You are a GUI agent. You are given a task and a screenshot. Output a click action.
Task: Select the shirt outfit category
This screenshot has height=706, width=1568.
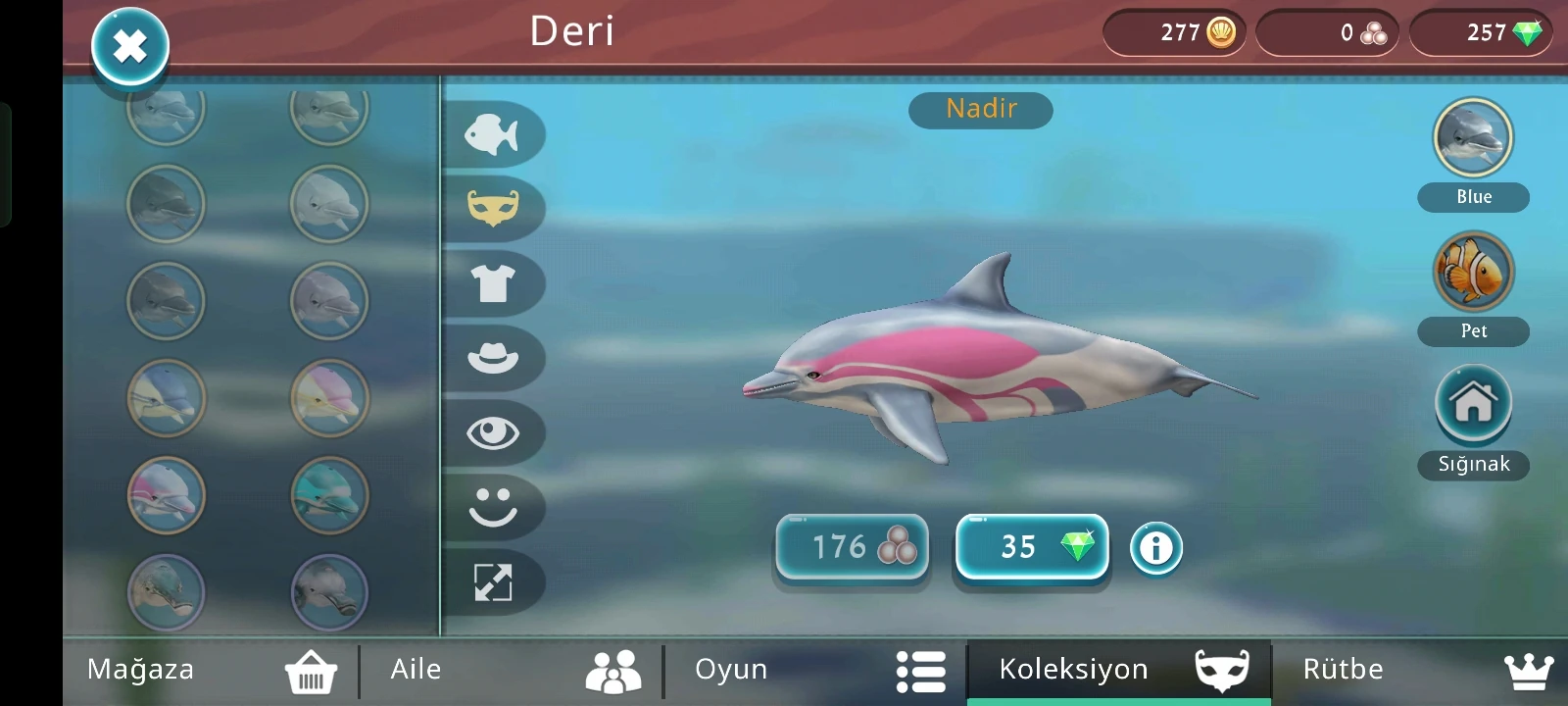(496, 284)
